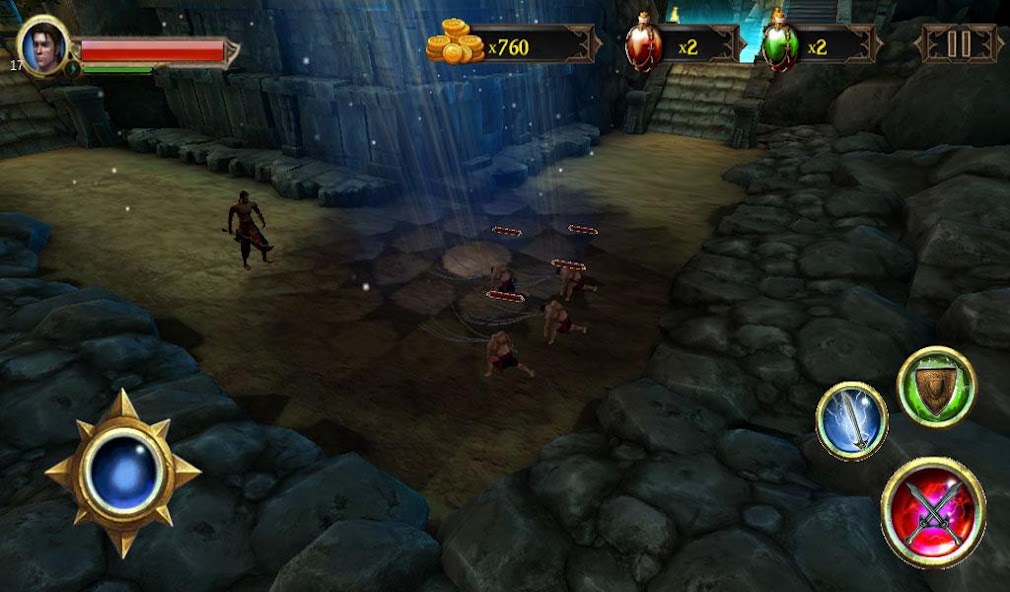Pause the game
Screen dimensions: 1010x592
click(959, 44)
